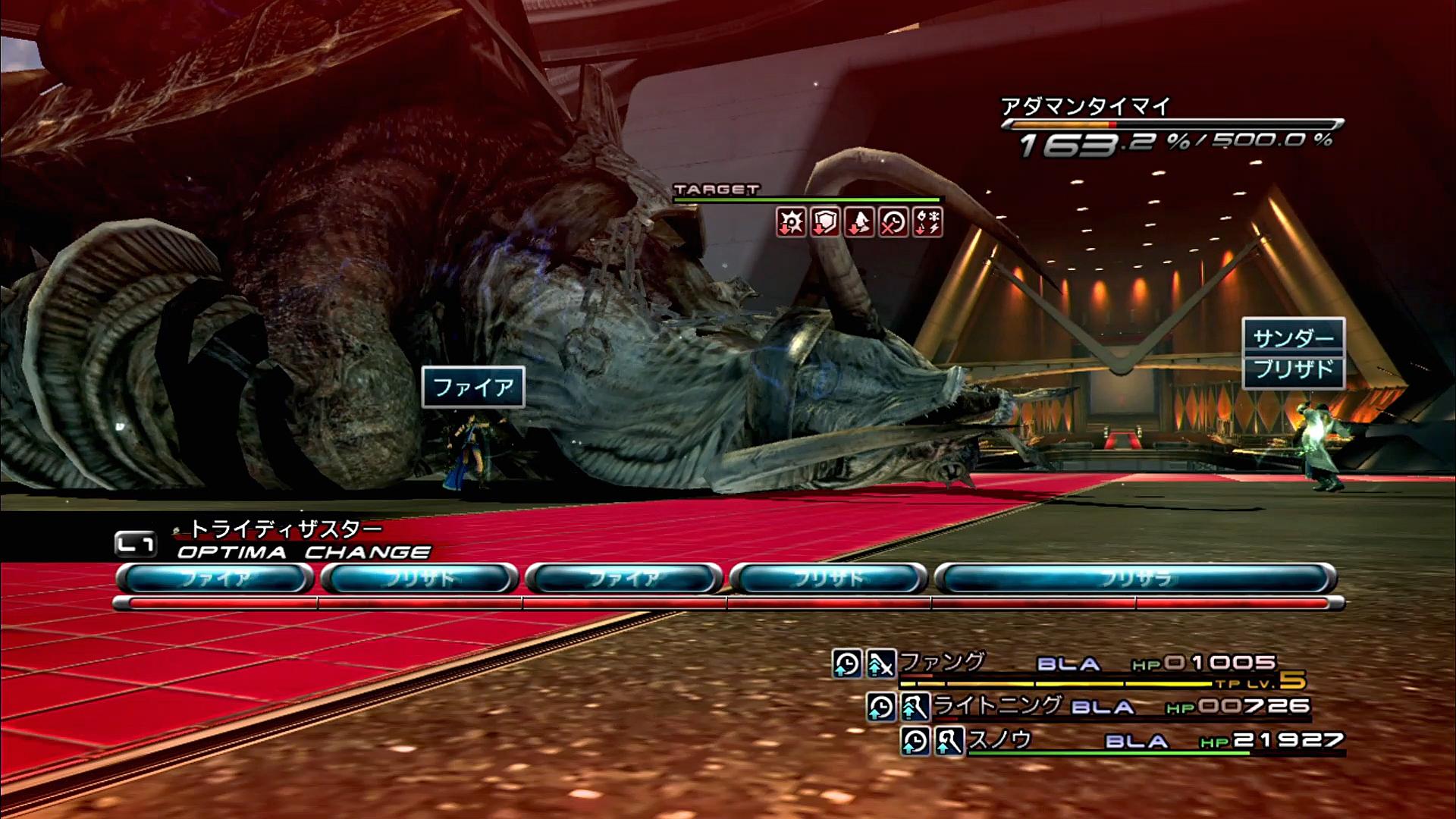
Task: Inspect the enemy's elemental weakness debuff icon
Action: click(928, 222)
